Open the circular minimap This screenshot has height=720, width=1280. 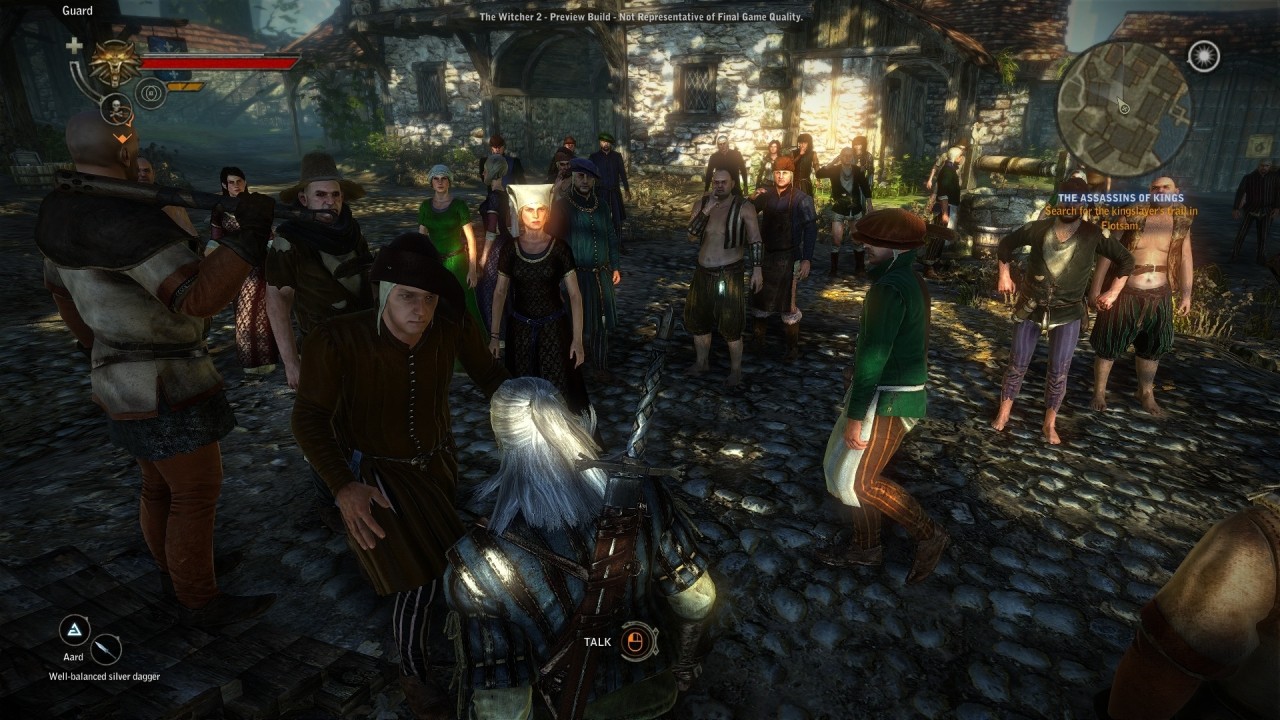(1123, 108)
